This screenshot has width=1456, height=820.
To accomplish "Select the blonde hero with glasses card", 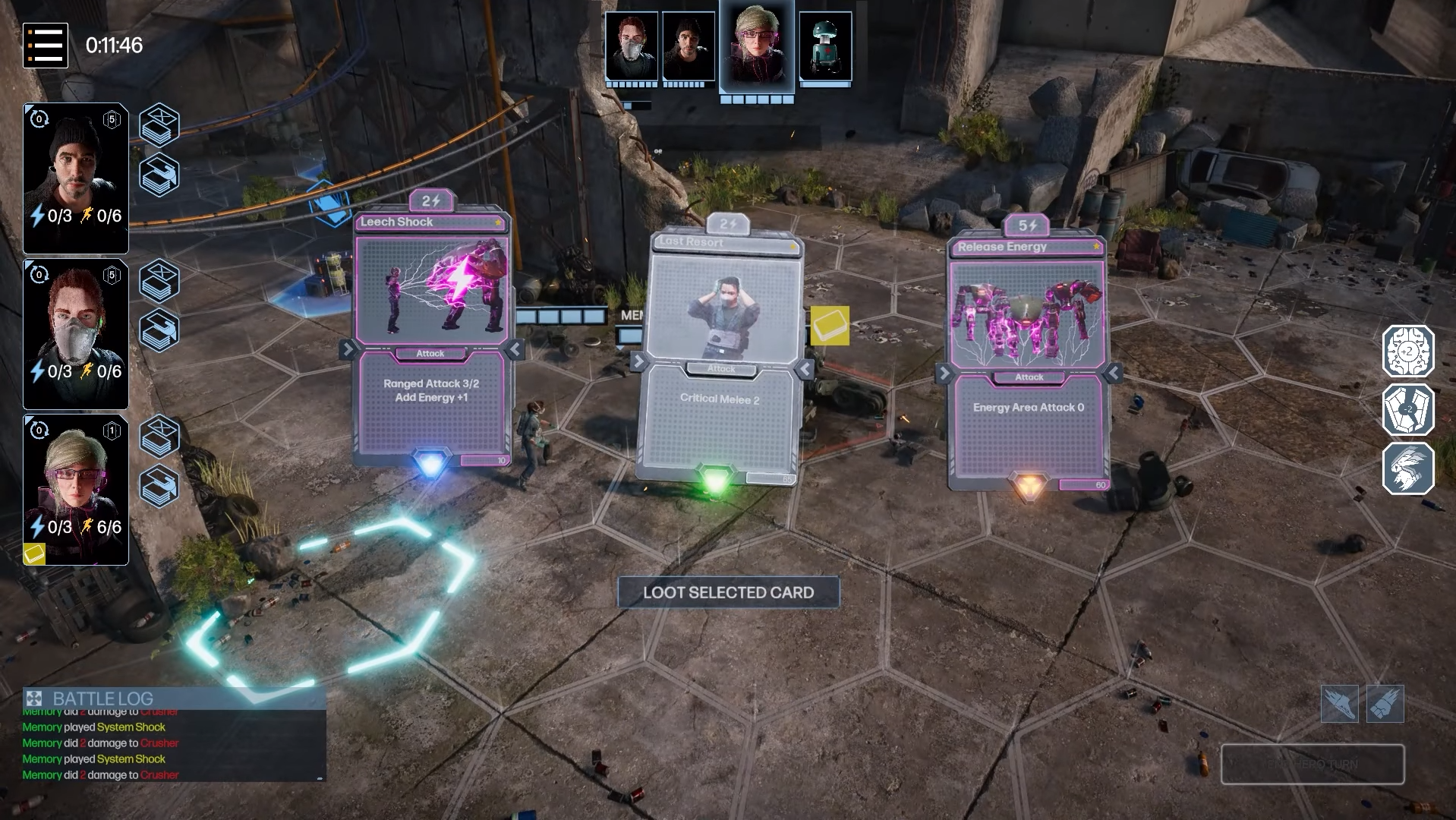I will click(x=76, y=490).
